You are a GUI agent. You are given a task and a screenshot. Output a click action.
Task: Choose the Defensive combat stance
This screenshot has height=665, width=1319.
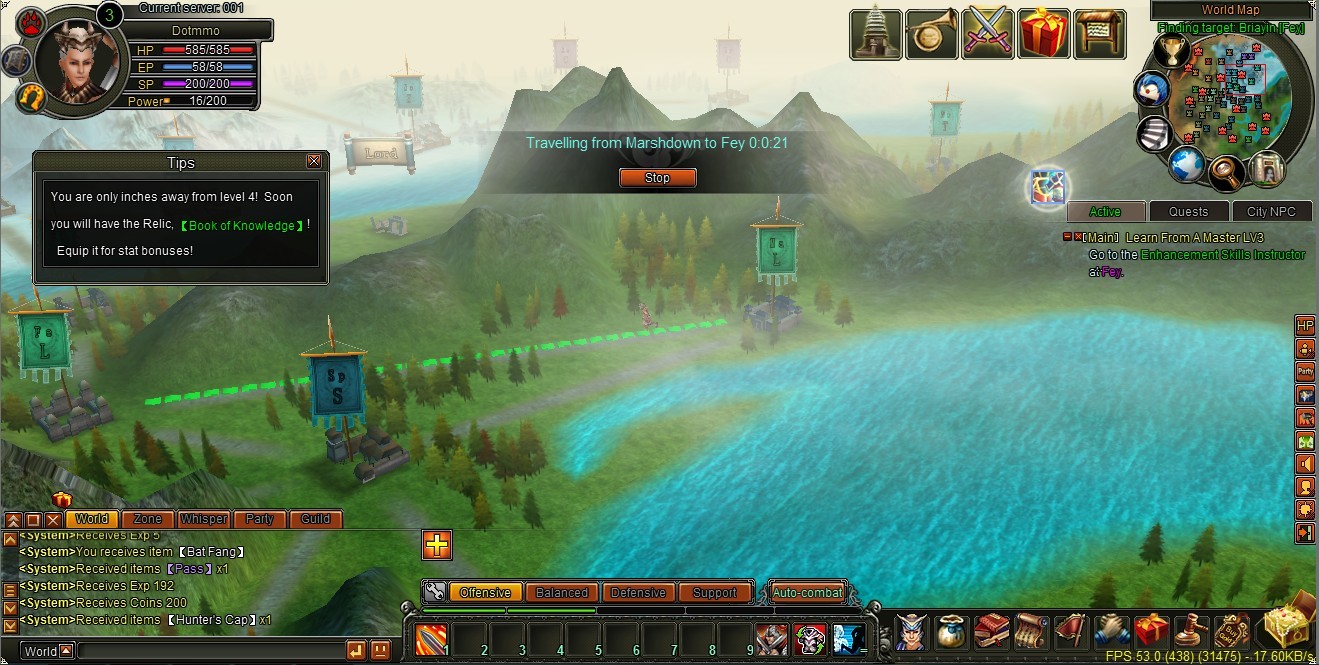pos(638,592)
